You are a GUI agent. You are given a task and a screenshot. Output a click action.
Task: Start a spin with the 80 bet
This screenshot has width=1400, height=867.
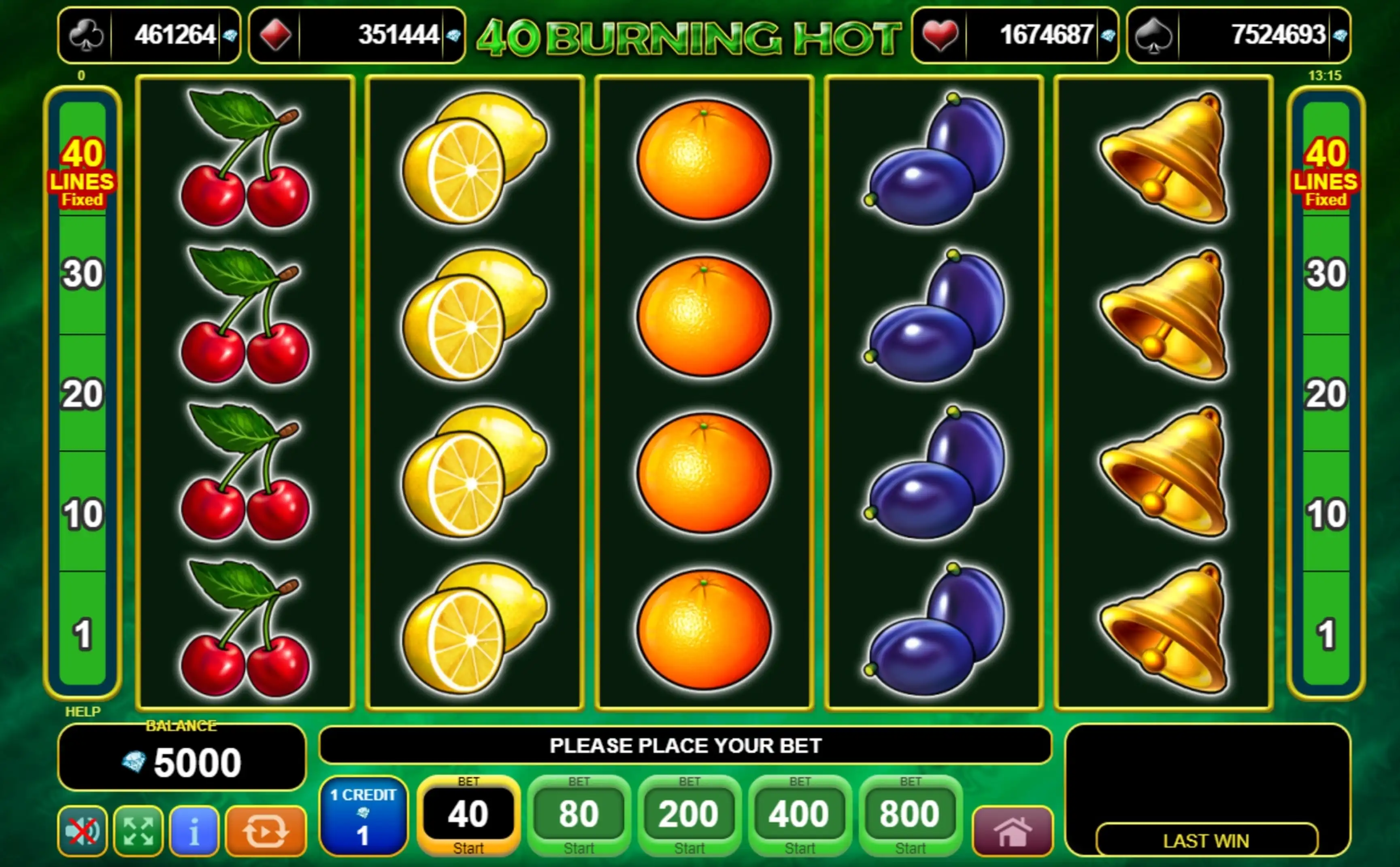(578, 815)
